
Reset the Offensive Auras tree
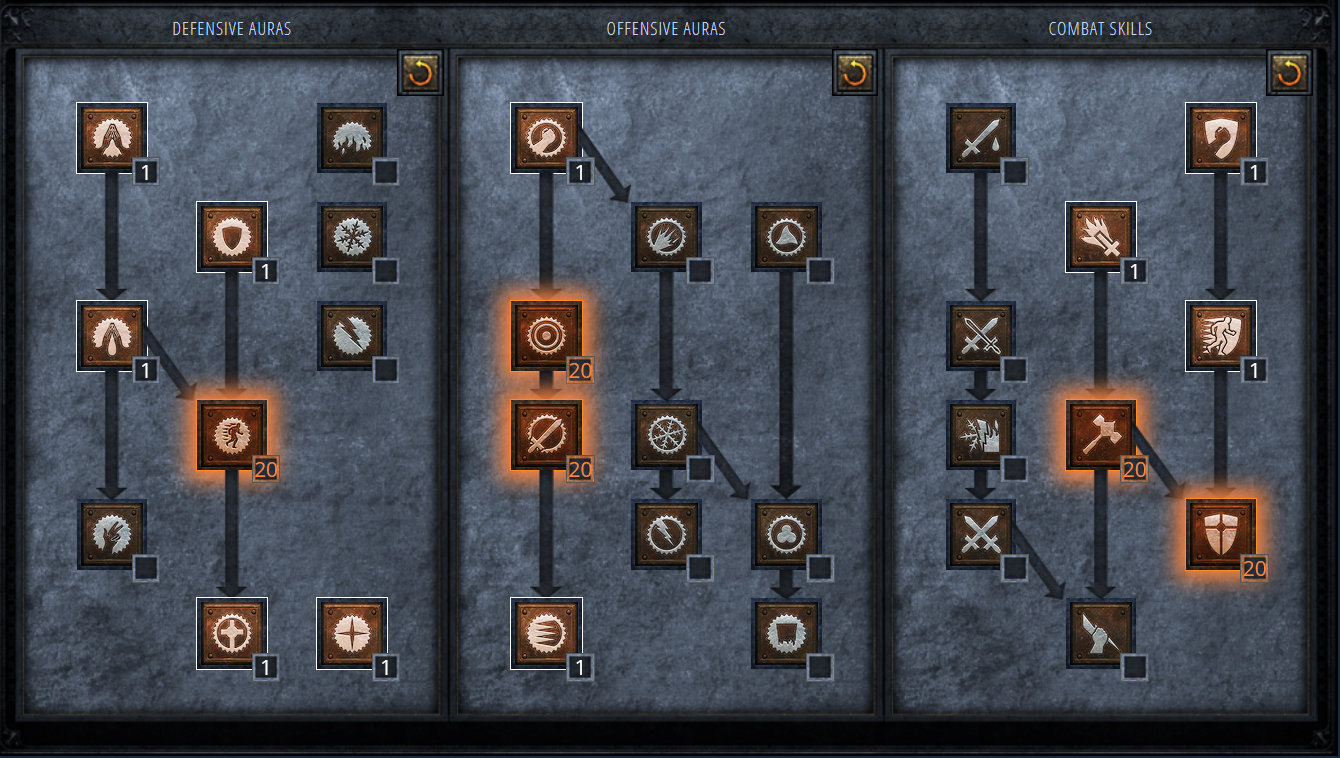[x=854, y=74]
